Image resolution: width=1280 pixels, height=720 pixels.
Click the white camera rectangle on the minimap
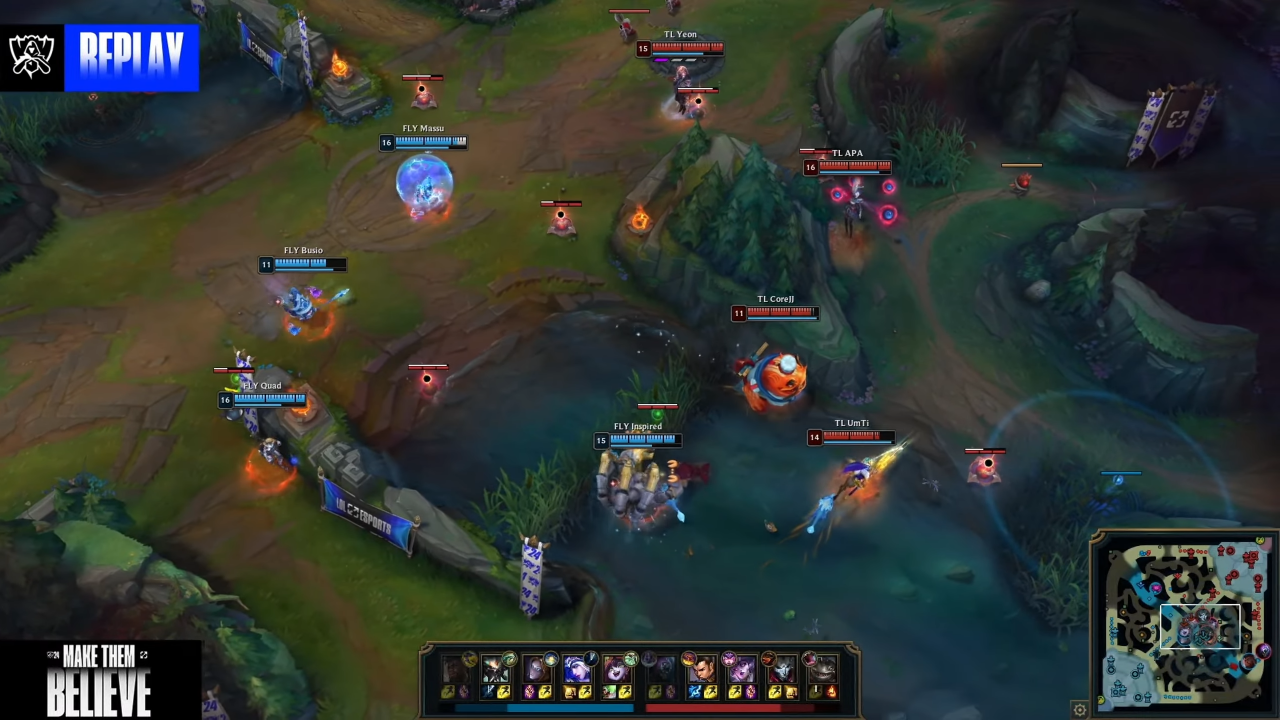pos(1201,626)
